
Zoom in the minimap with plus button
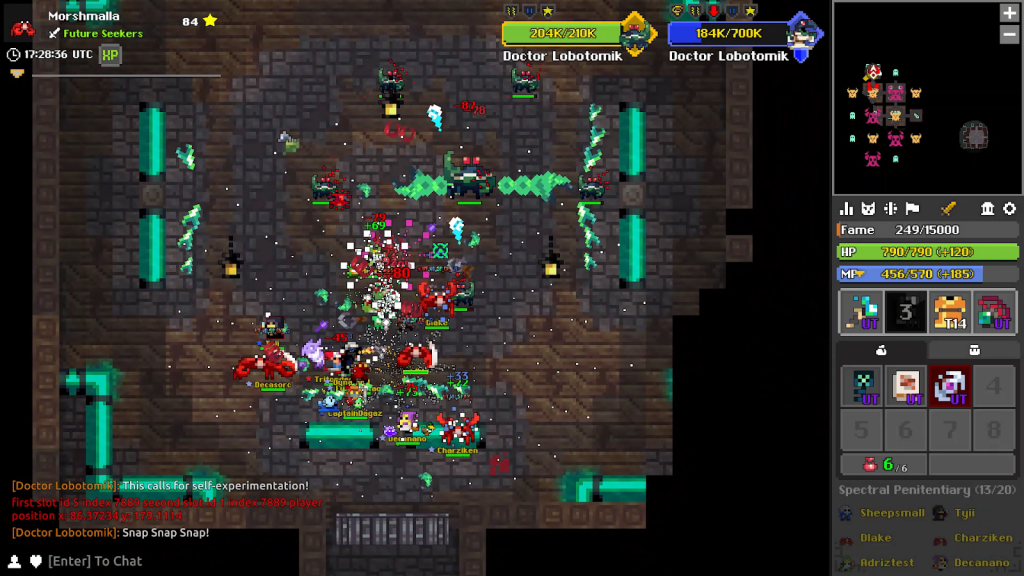1009,13
